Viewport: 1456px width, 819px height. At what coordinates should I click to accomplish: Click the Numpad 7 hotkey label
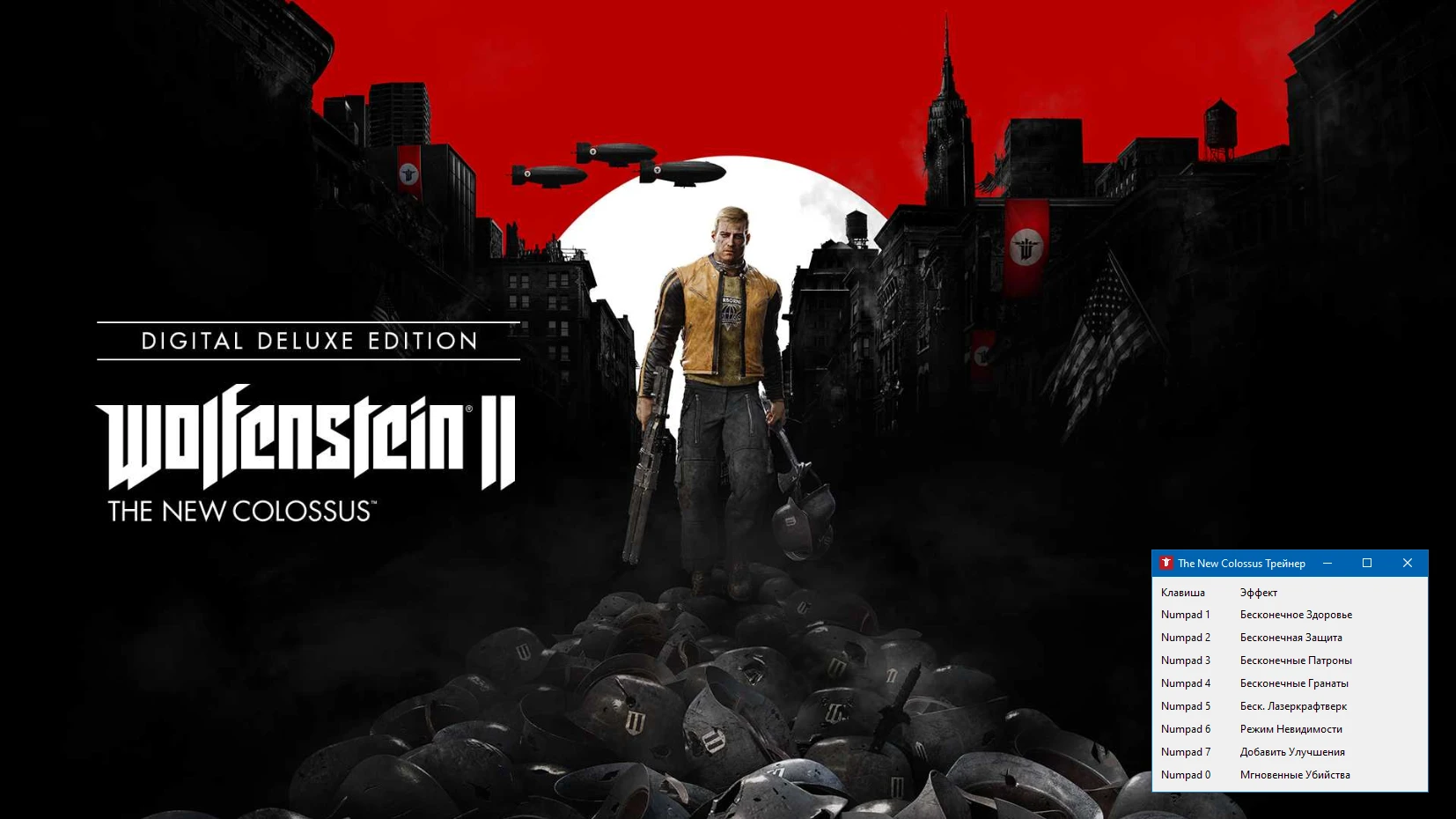coord(1185,751)
